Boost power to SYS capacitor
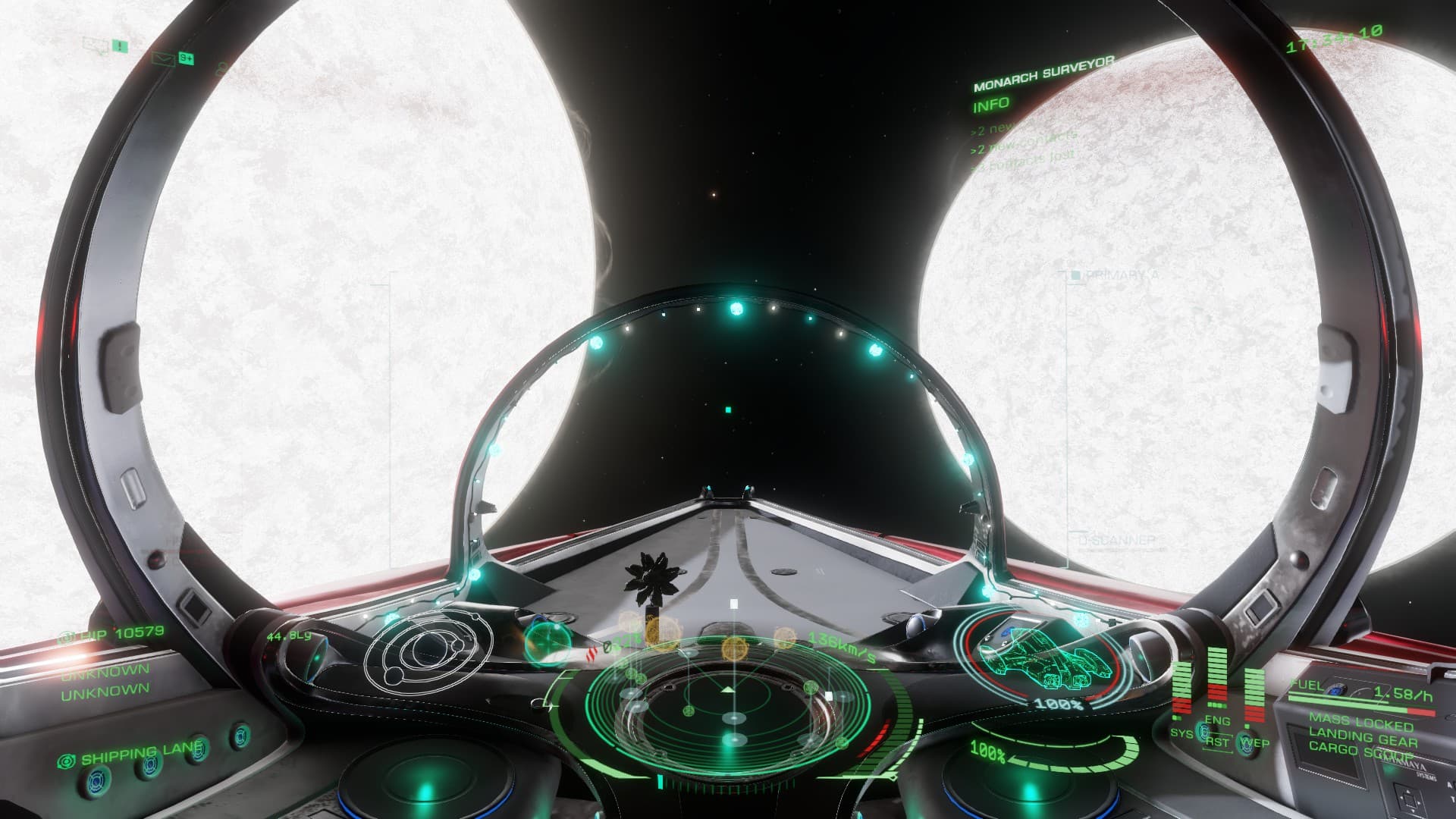 [1181, 733]
